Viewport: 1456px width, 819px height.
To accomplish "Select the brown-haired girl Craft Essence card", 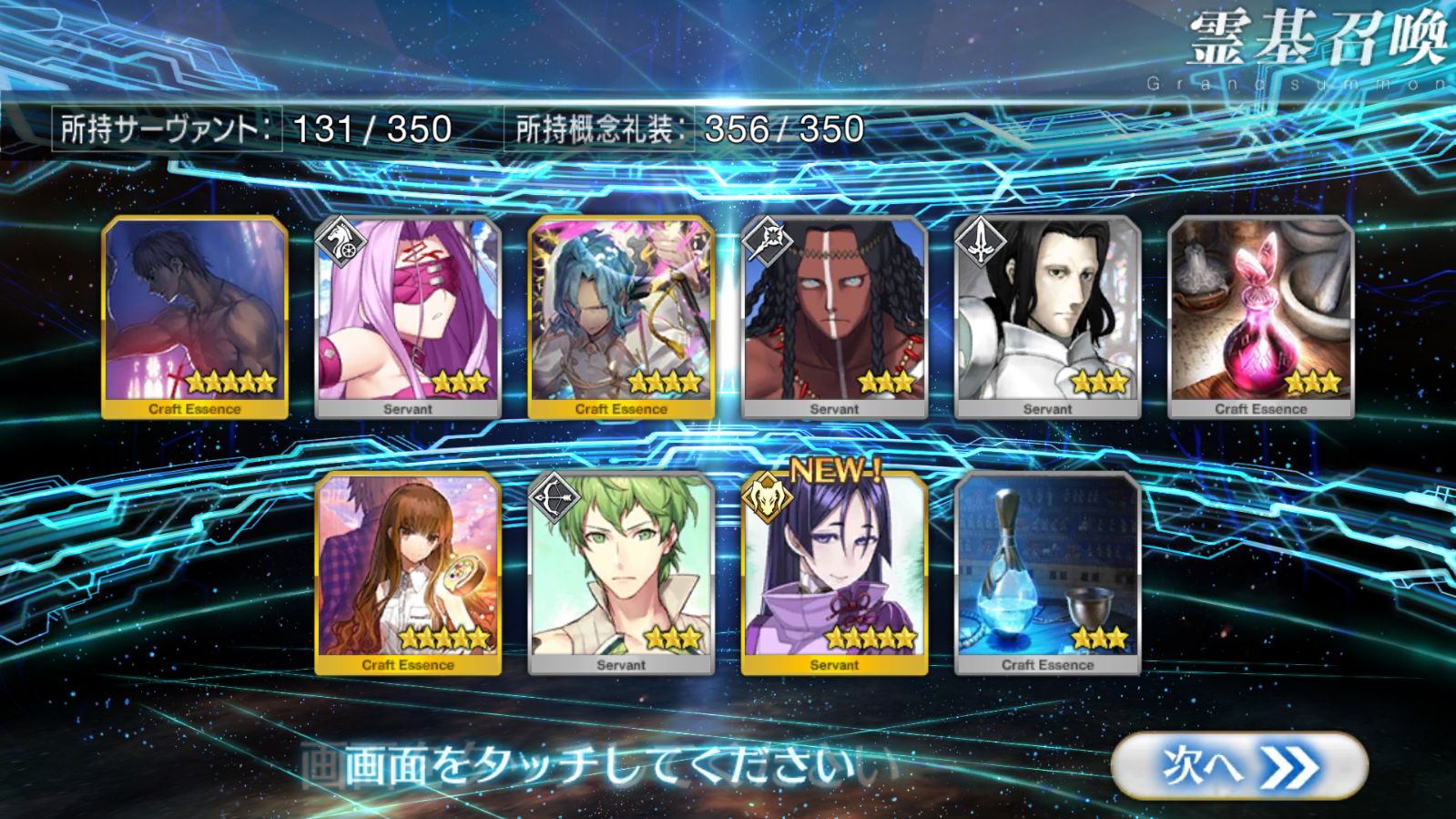I will pos(408,572).
